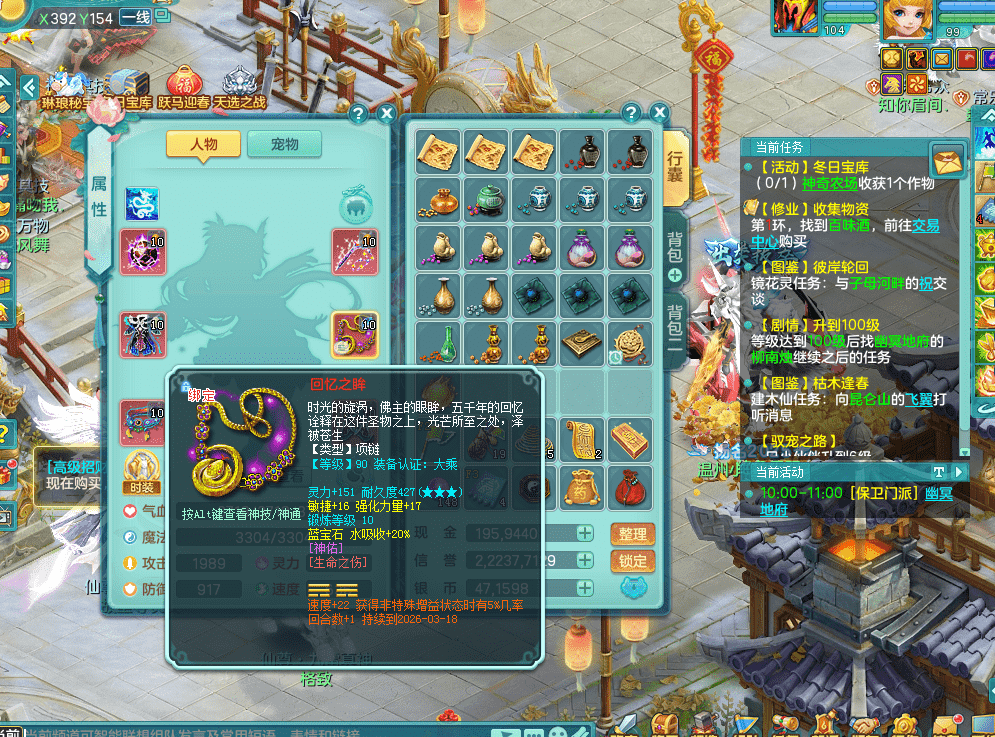The image size is (995, 737).
Task: Close the character equipment panel
Action: click(382, 114)
